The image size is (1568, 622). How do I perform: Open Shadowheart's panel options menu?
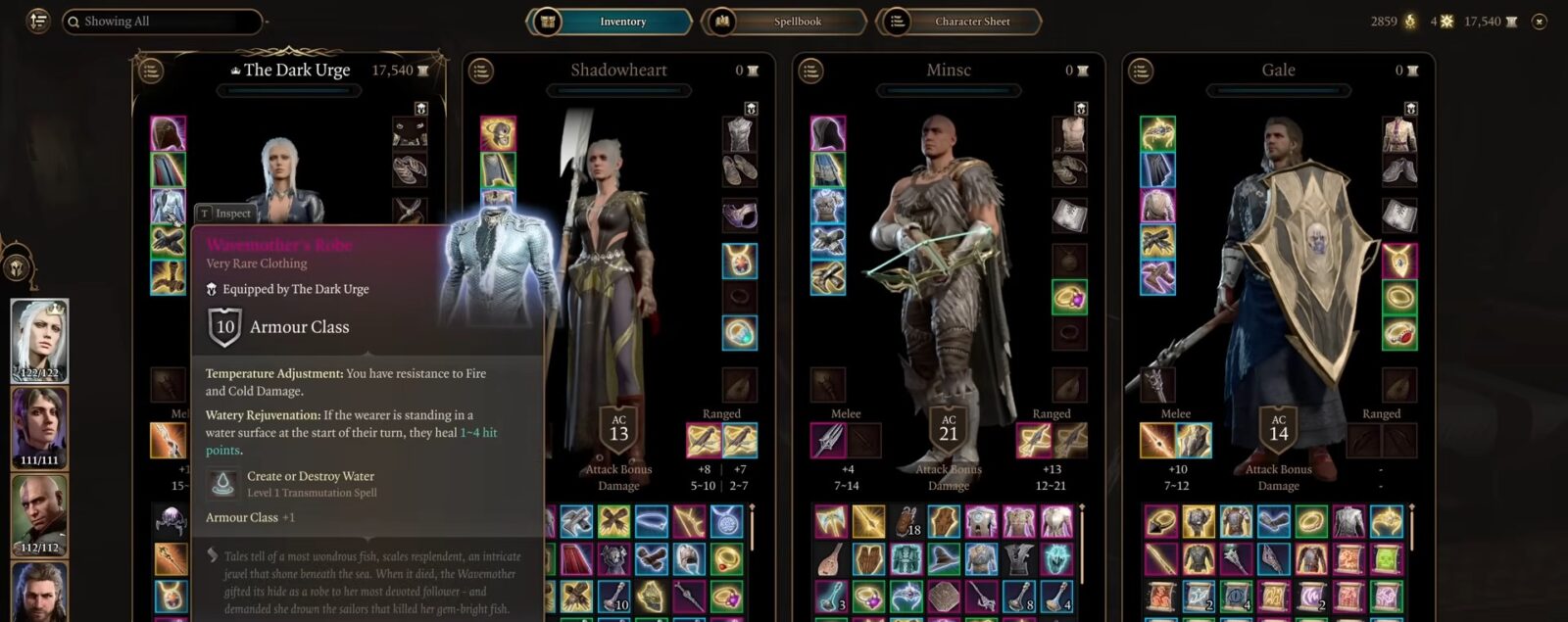[x=480, y=71]
